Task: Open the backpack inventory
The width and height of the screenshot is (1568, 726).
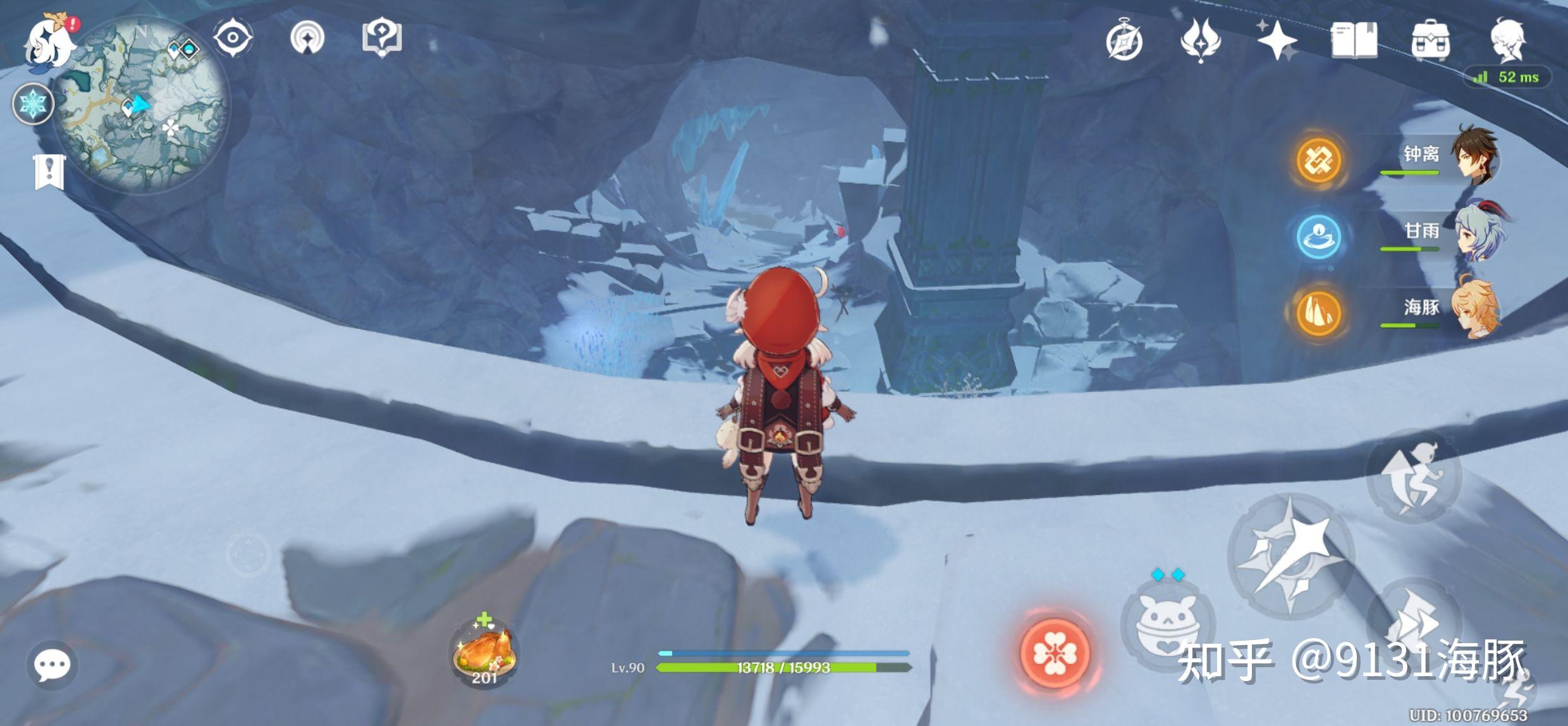Action: tap(1430, 40)
